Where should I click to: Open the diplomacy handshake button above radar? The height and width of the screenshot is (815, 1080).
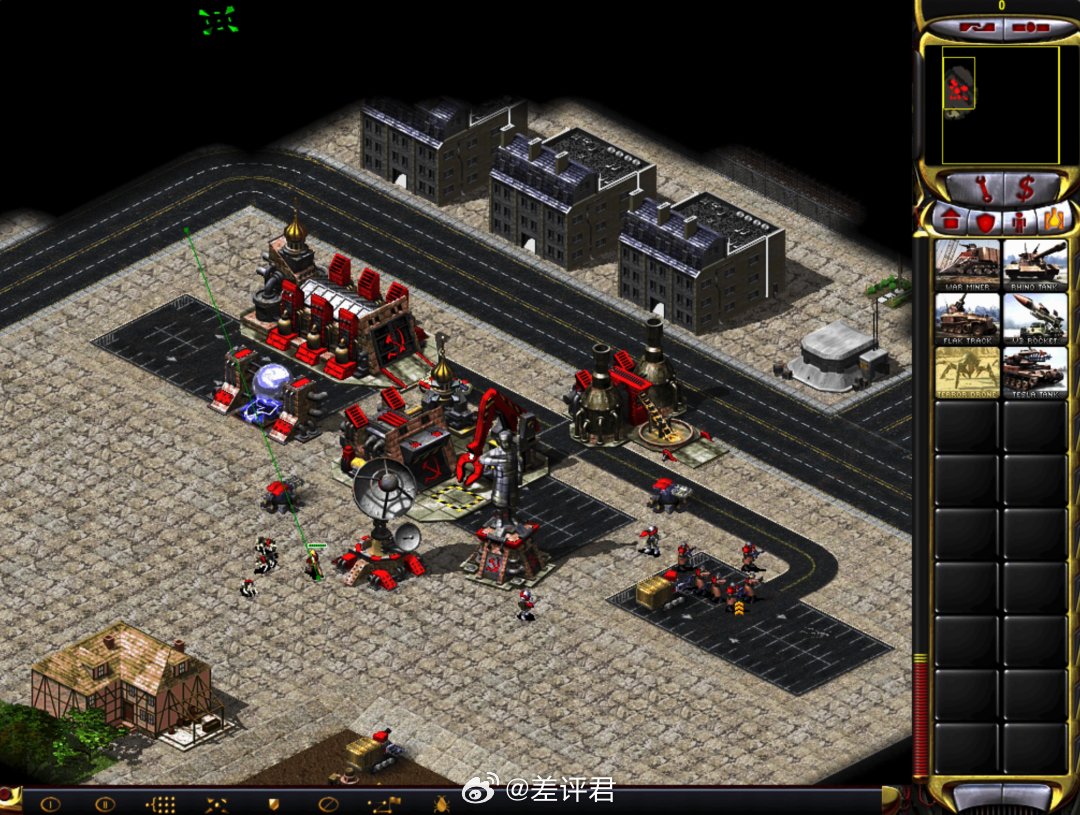pyautogui.click(x=973, y=27)
